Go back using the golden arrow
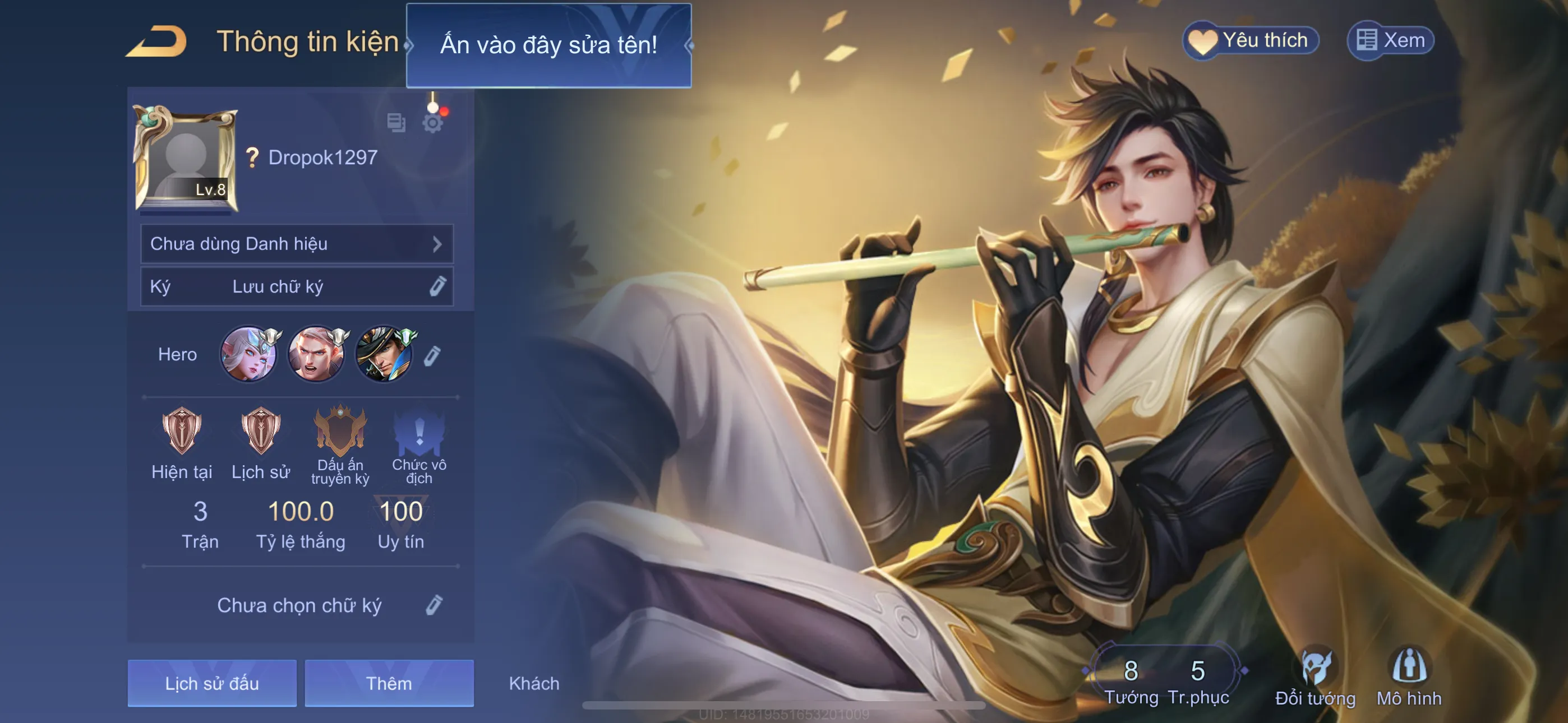This screenshot has height=723, width=1568. tap(157, 41)
